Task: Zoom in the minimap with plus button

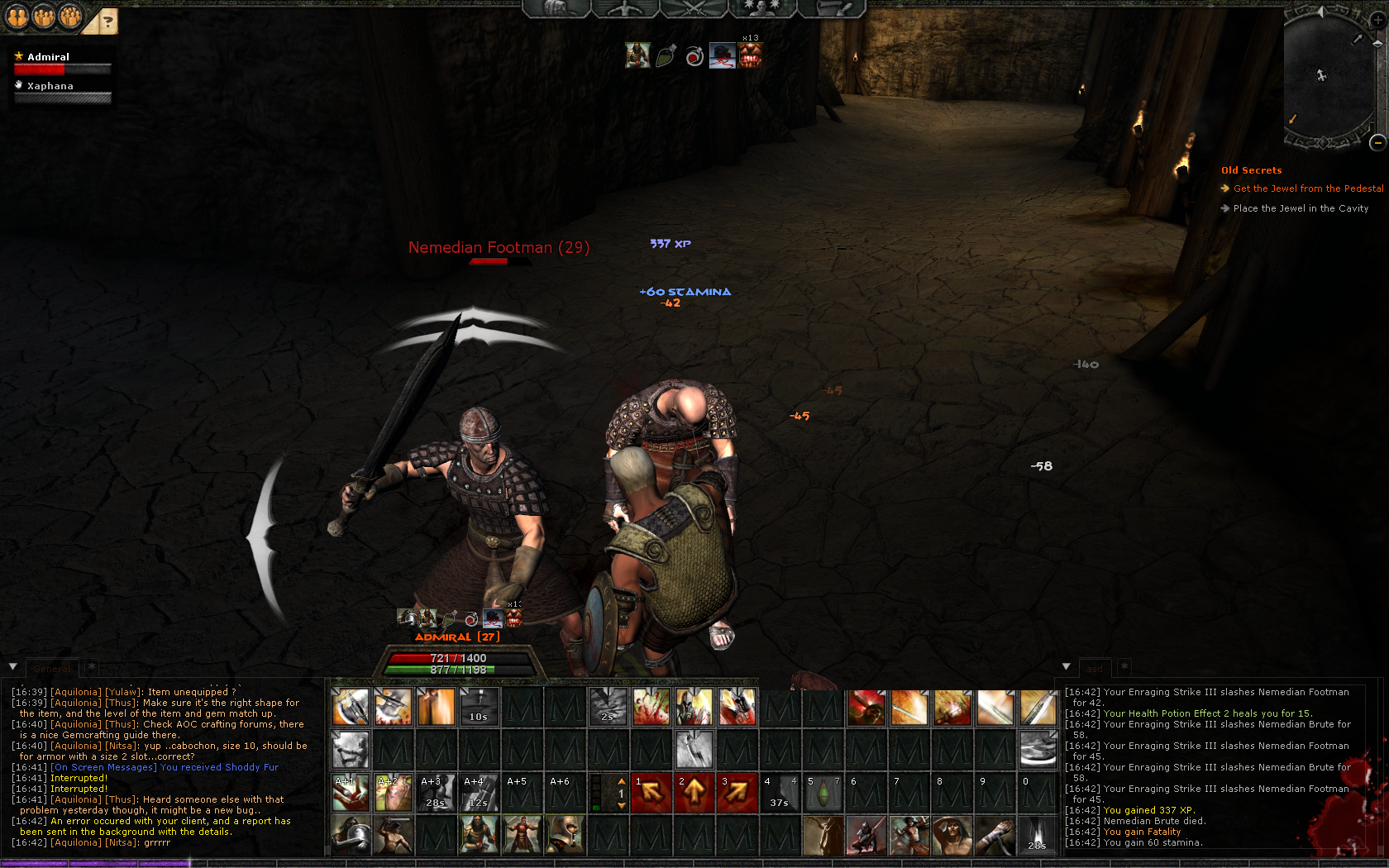Action: click(1377, 20)
